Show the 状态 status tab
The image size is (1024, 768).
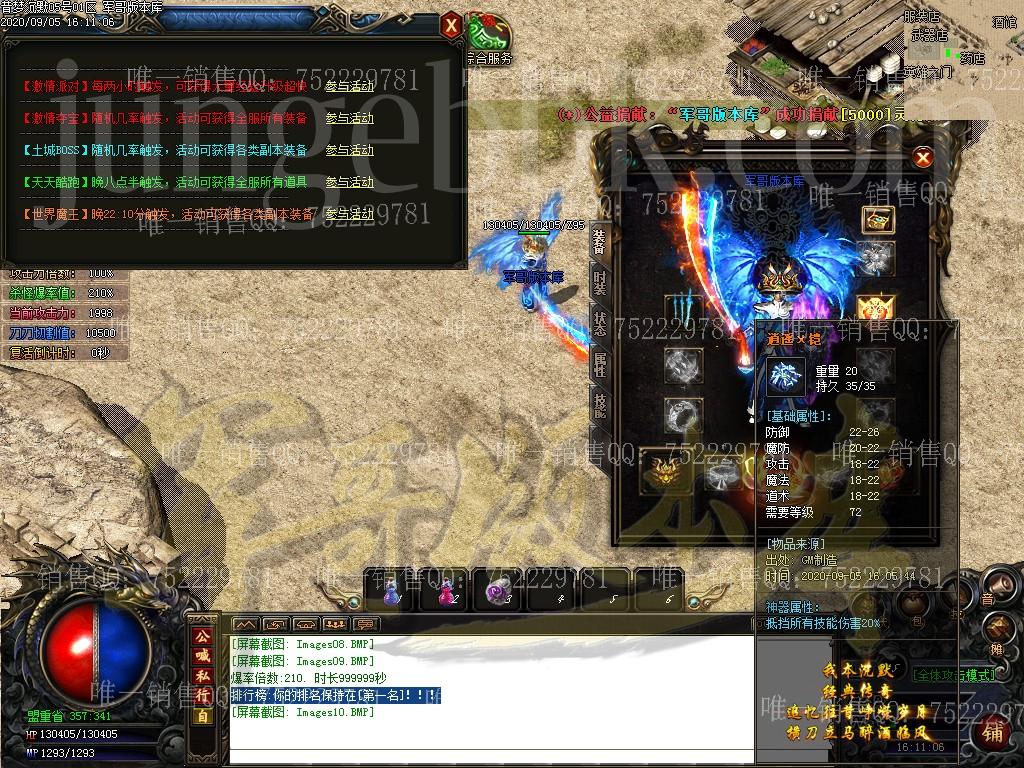599,322
